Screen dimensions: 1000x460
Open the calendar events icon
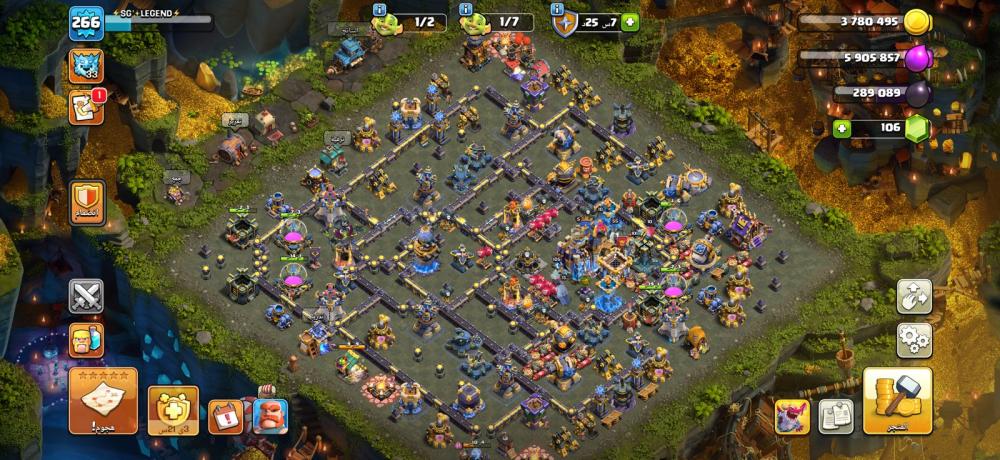coord(224,415)
